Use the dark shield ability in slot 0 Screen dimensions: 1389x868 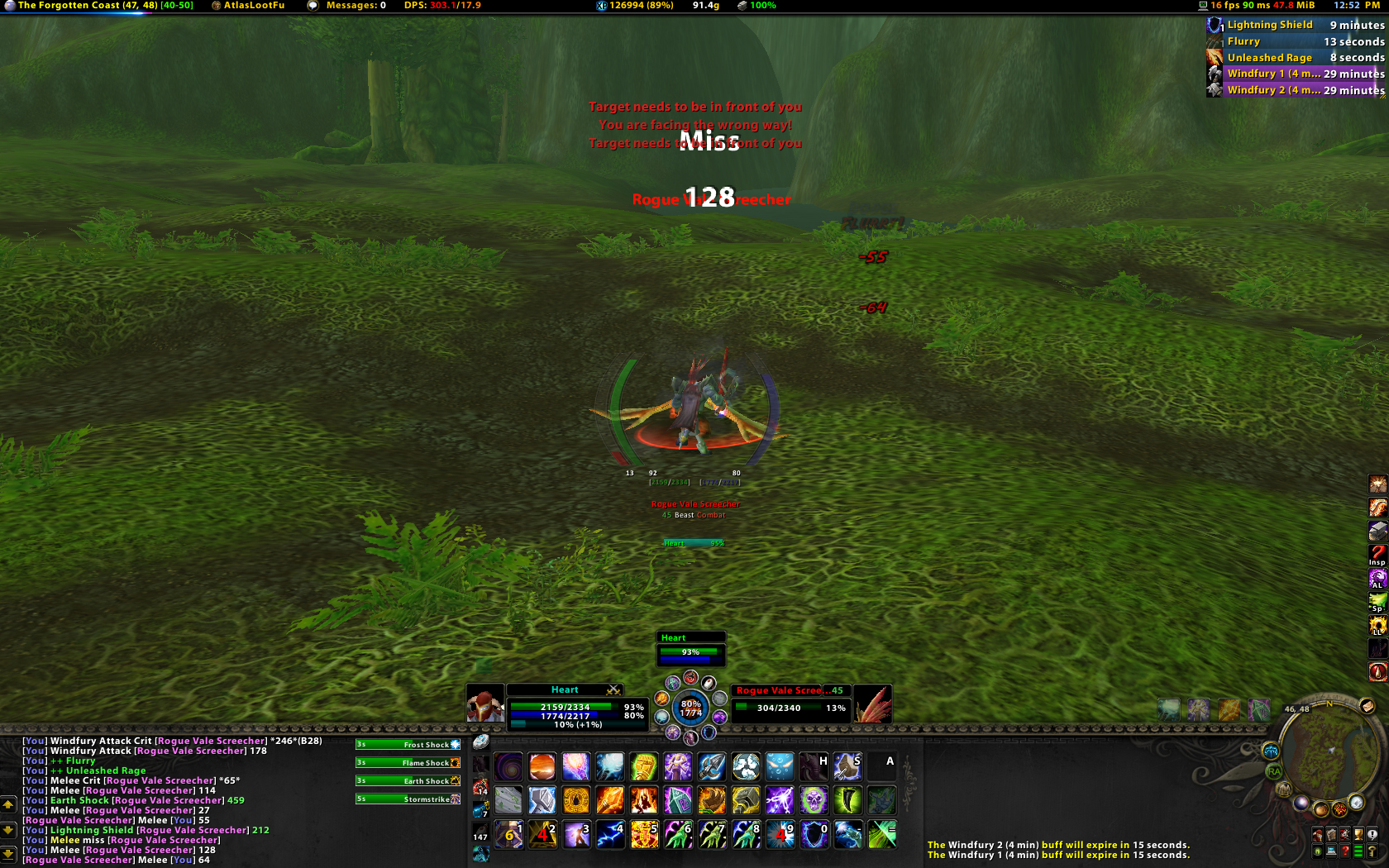[814, 834]
